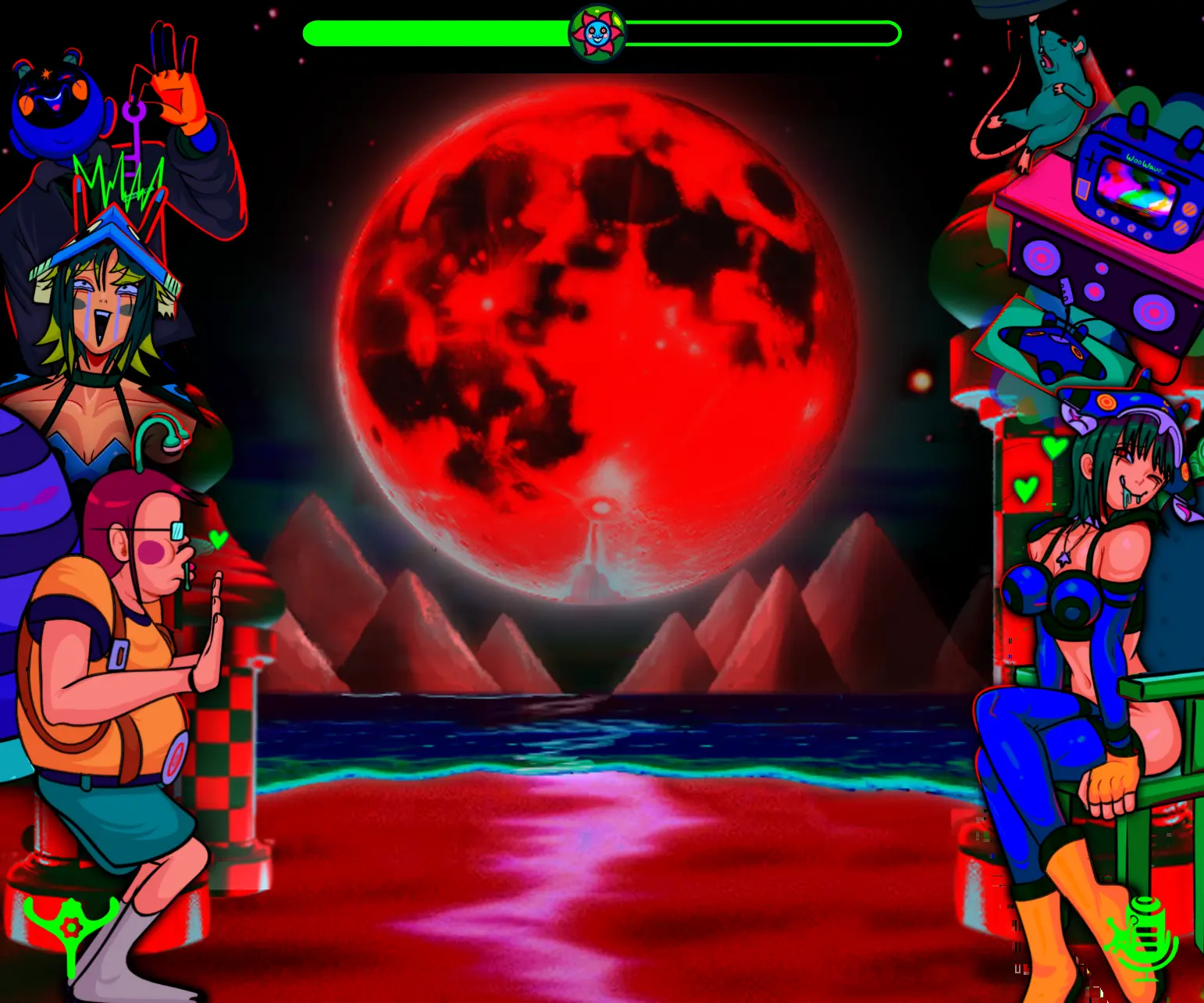Click the flower-face knob on the progress slider
Screen dimensions: 1204x1003
(597, 34)
